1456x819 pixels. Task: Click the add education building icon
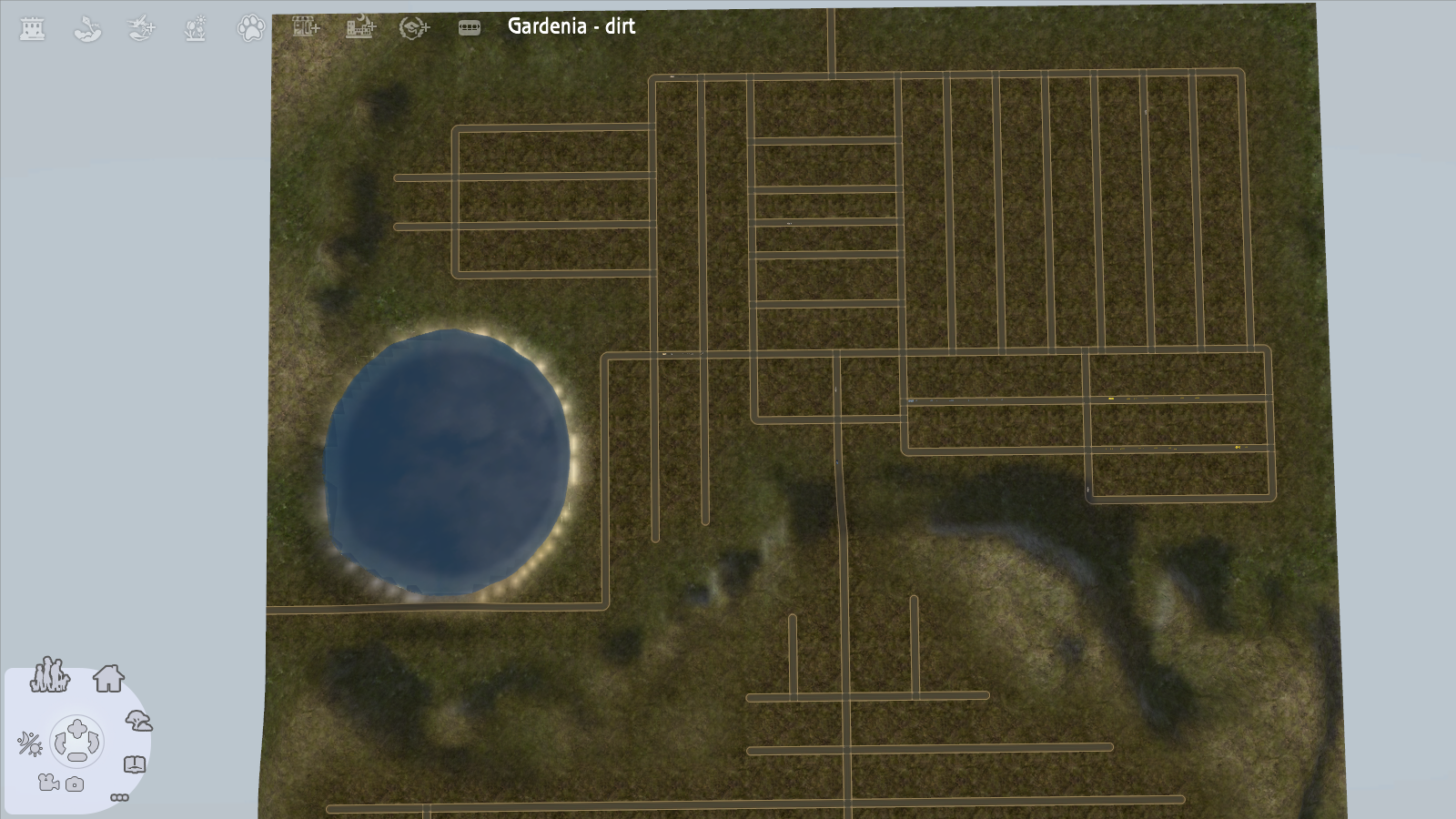pyautogui.click(x=414, y=27)
